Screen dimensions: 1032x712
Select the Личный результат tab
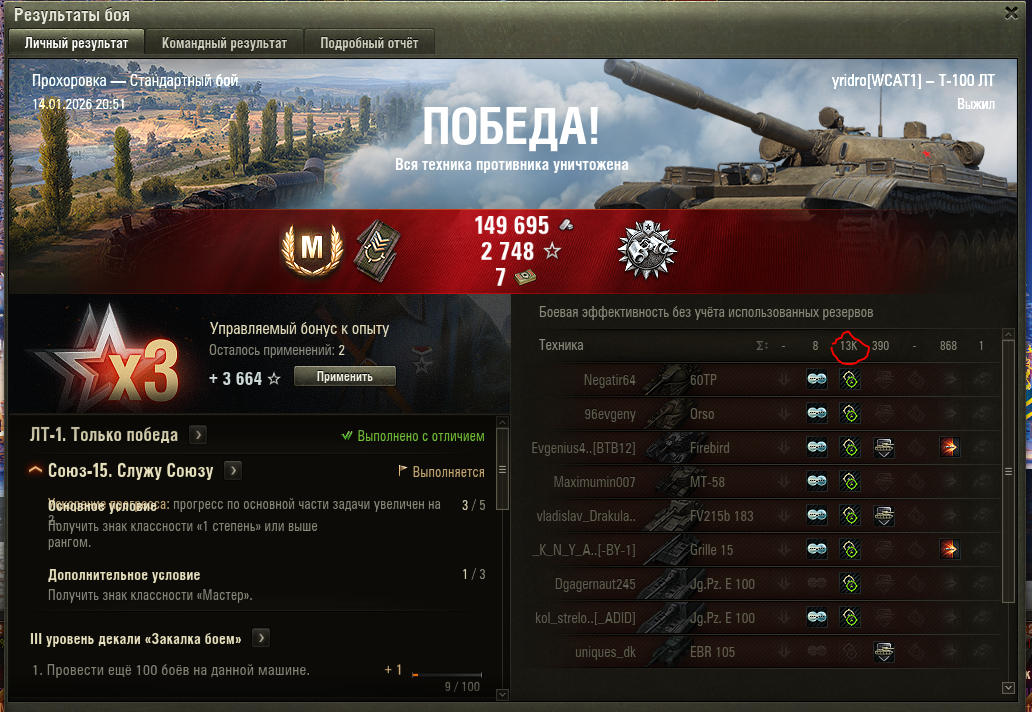76,43
